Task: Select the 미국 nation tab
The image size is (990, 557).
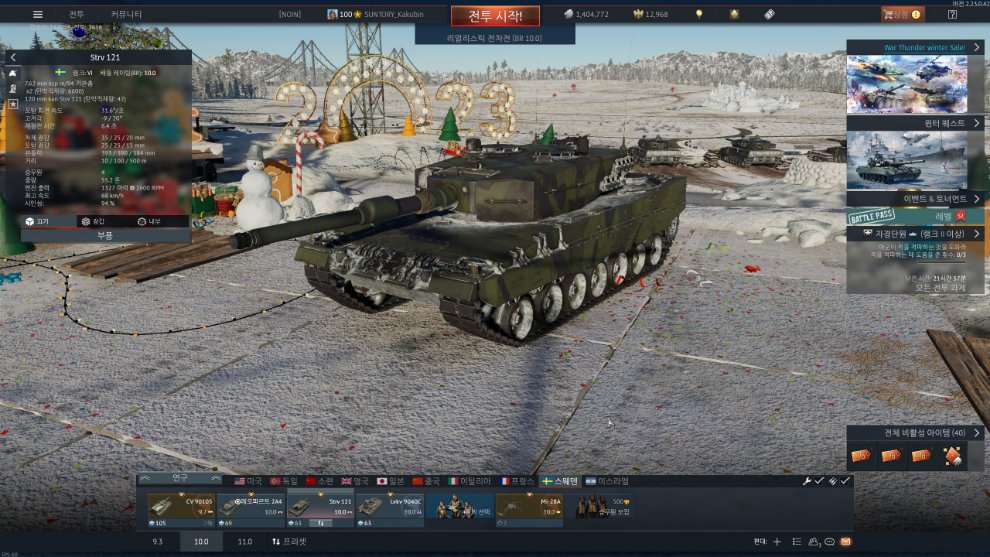Action: tap(248, 481)
